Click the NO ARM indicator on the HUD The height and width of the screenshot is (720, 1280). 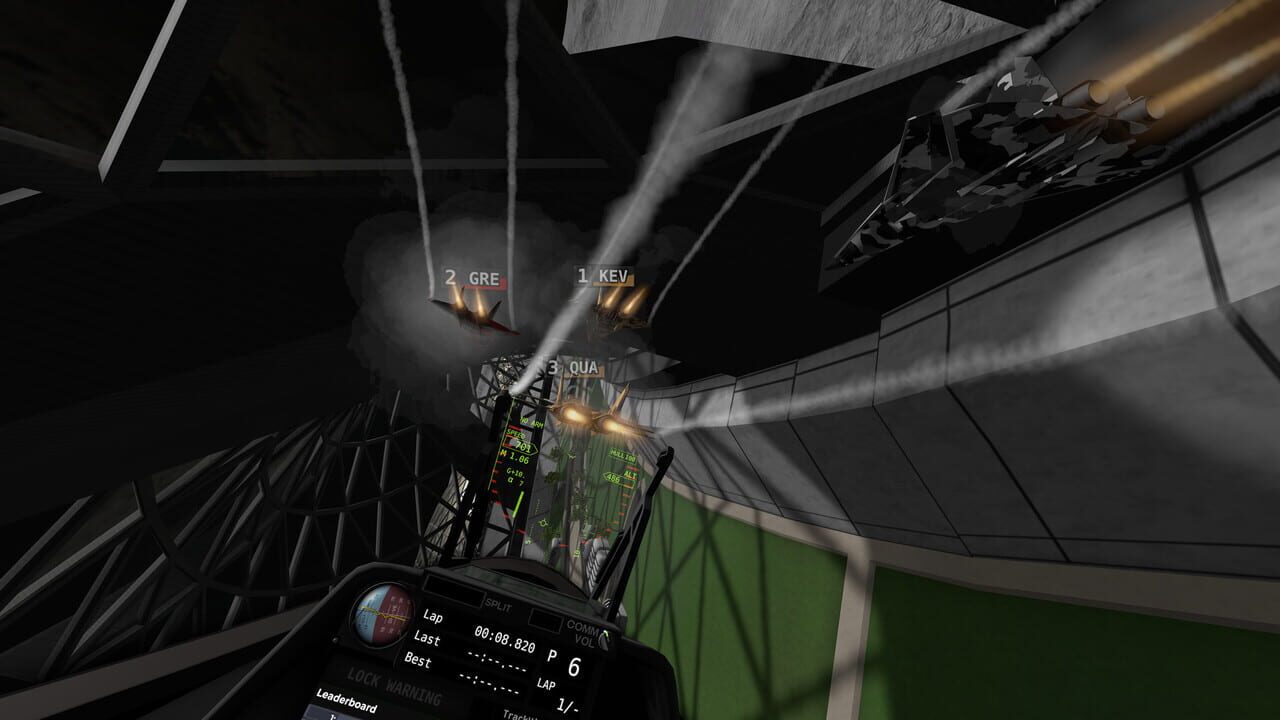(x=532, y=422)
